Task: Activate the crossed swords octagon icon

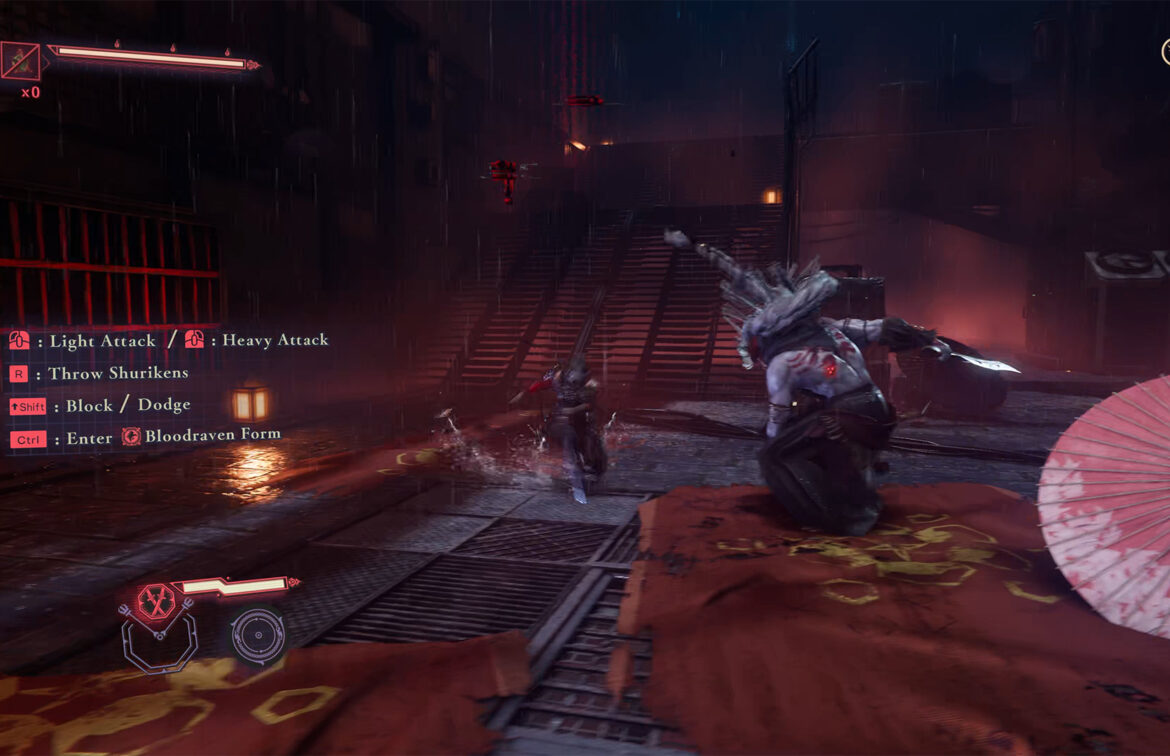Action: [154, 599]
